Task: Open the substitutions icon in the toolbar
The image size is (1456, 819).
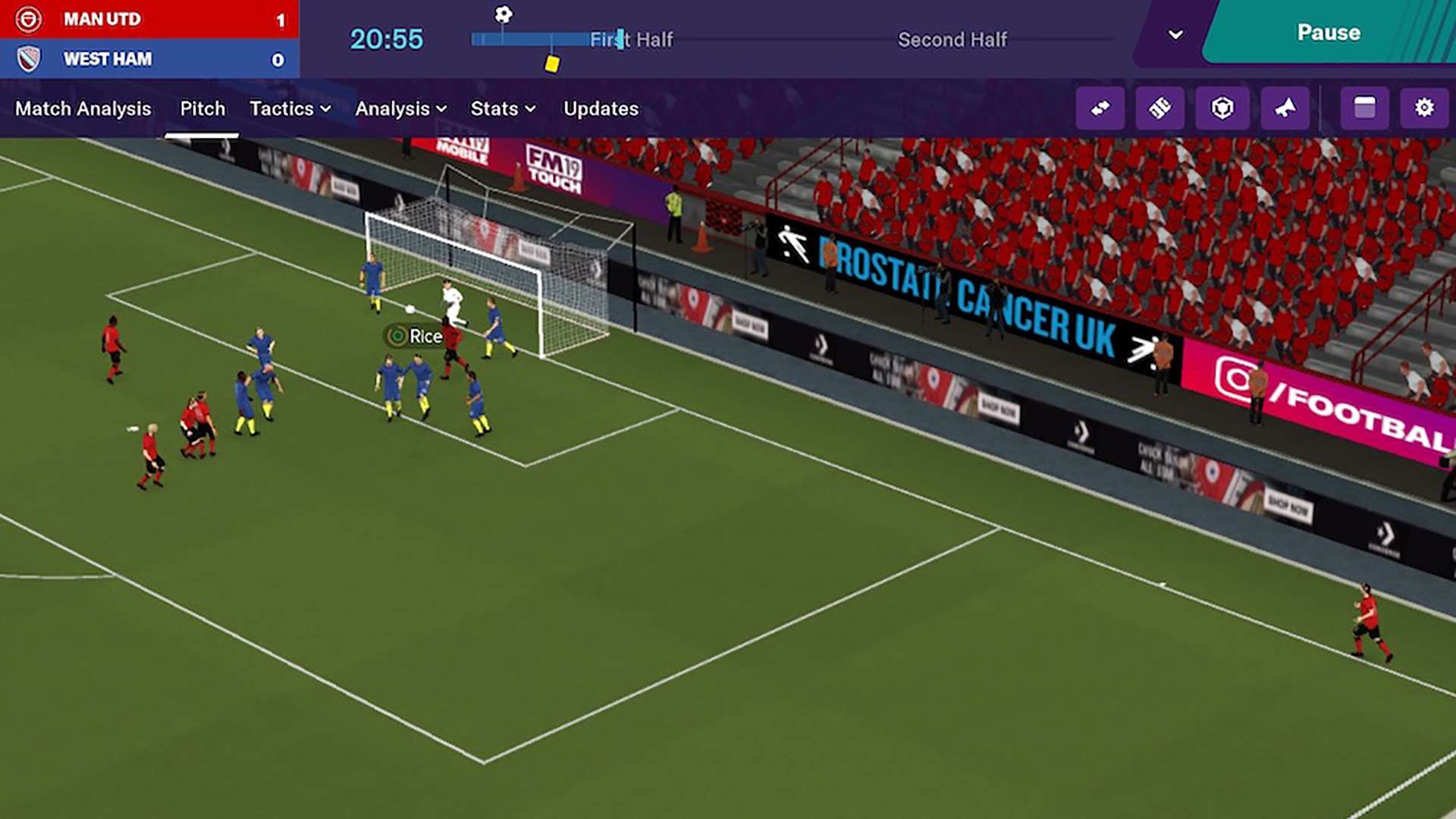Action: [1100, 108]
